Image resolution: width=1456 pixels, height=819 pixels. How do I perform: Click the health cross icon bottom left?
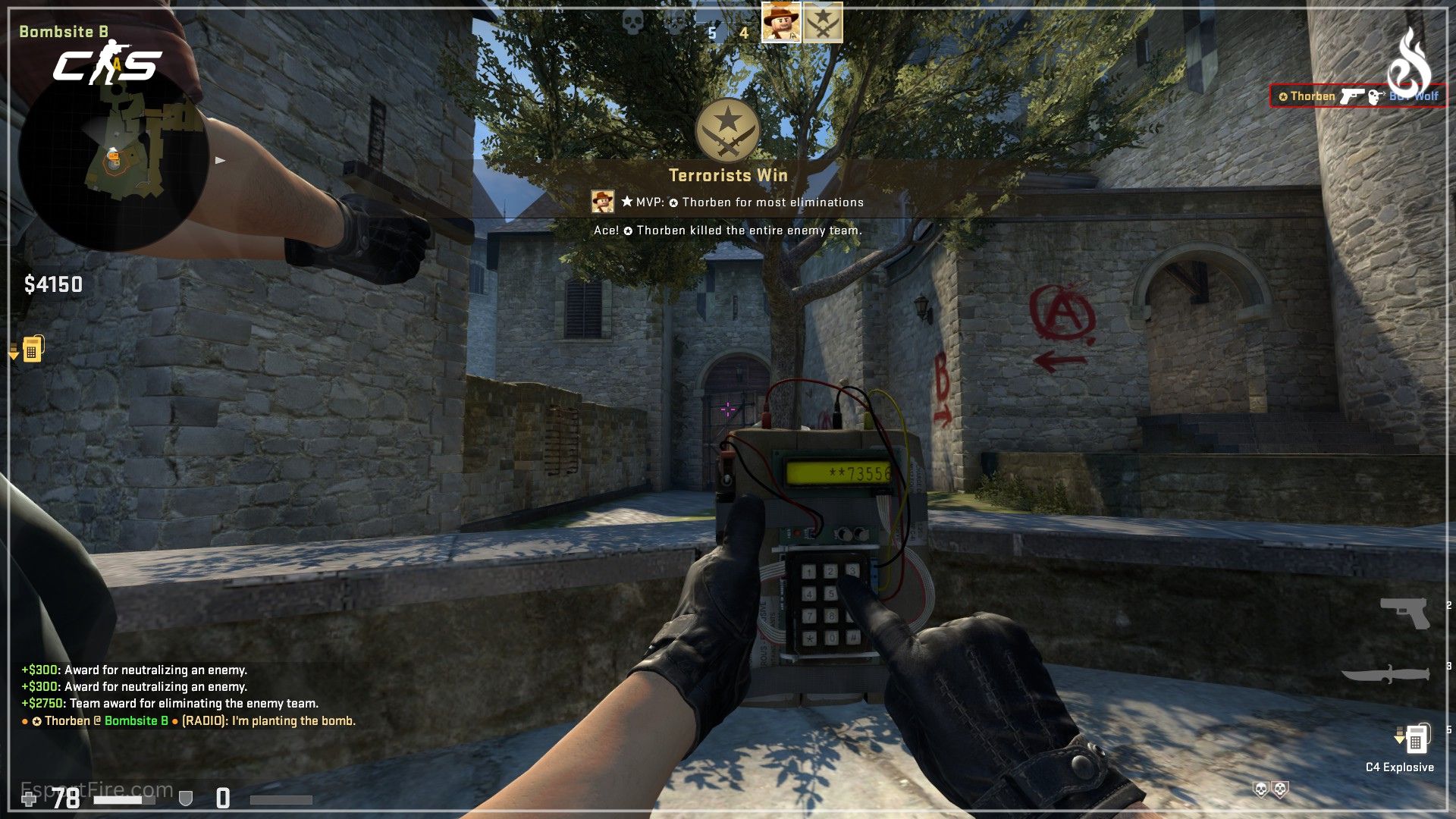(29, 797)
